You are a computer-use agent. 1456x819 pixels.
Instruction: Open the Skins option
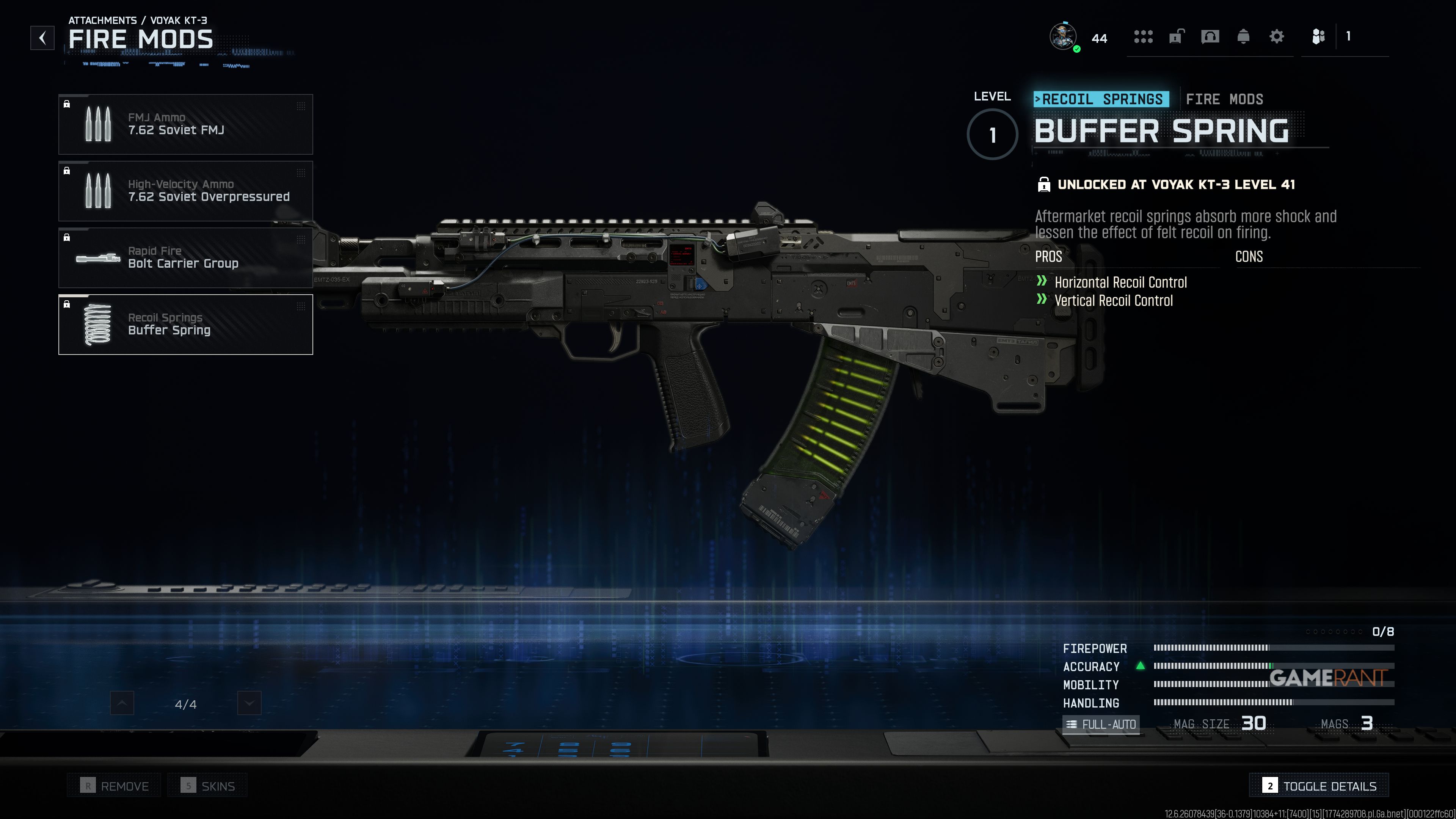(207, 786)
